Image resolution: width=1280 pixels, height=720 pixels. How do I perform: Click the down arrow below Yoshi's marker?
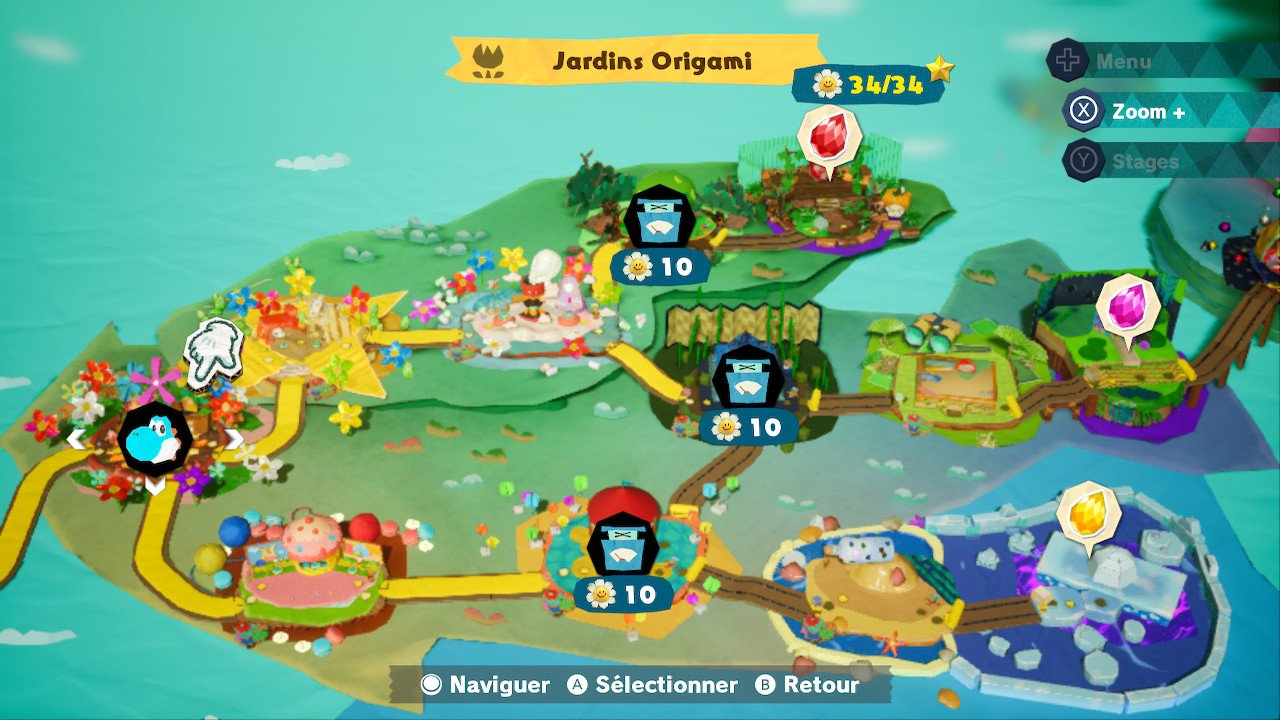[x=155, y=486]
